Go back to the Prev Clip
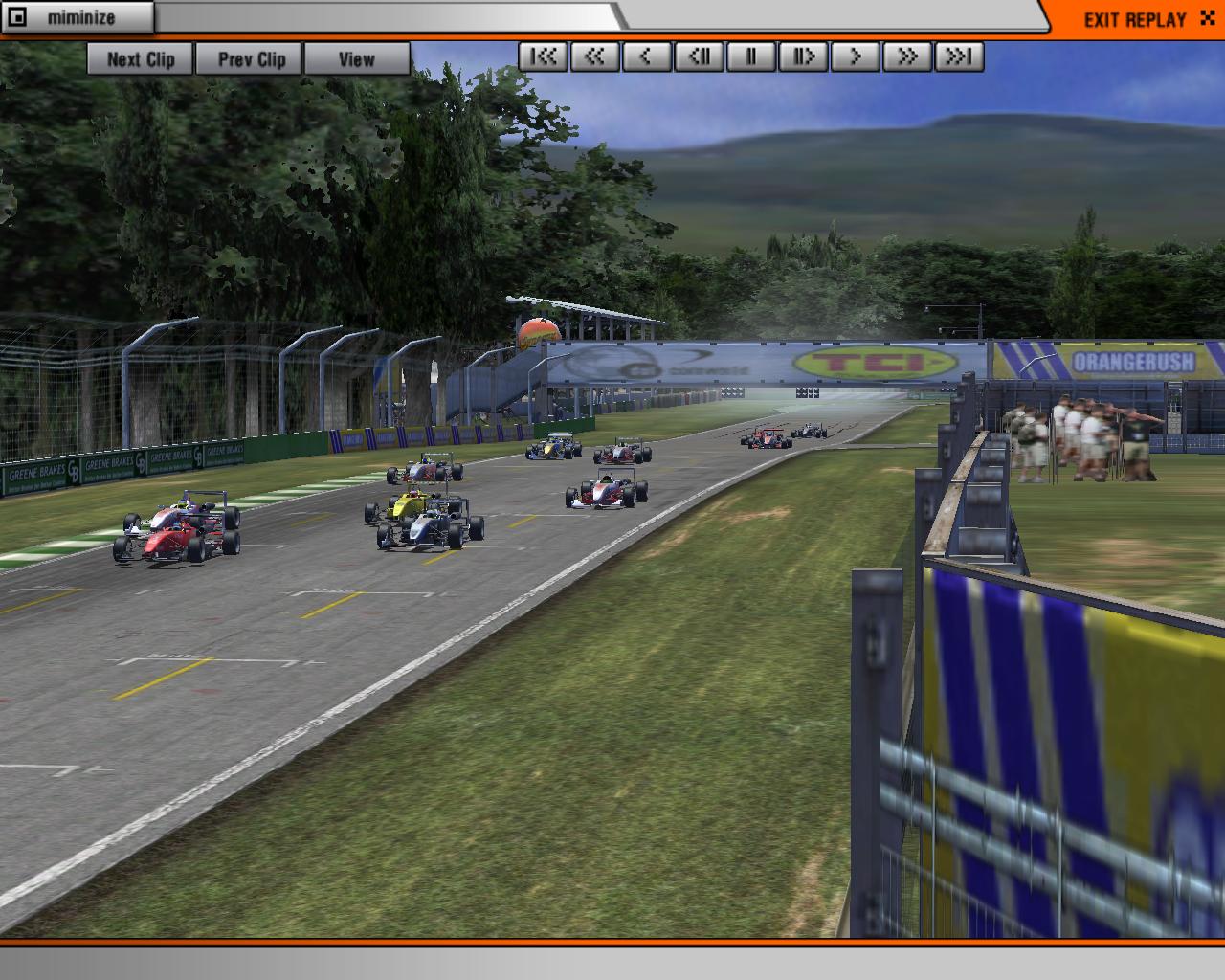The height and width of the screenshot is (980, 1225). pyautogui.click(x=251, y=59)
